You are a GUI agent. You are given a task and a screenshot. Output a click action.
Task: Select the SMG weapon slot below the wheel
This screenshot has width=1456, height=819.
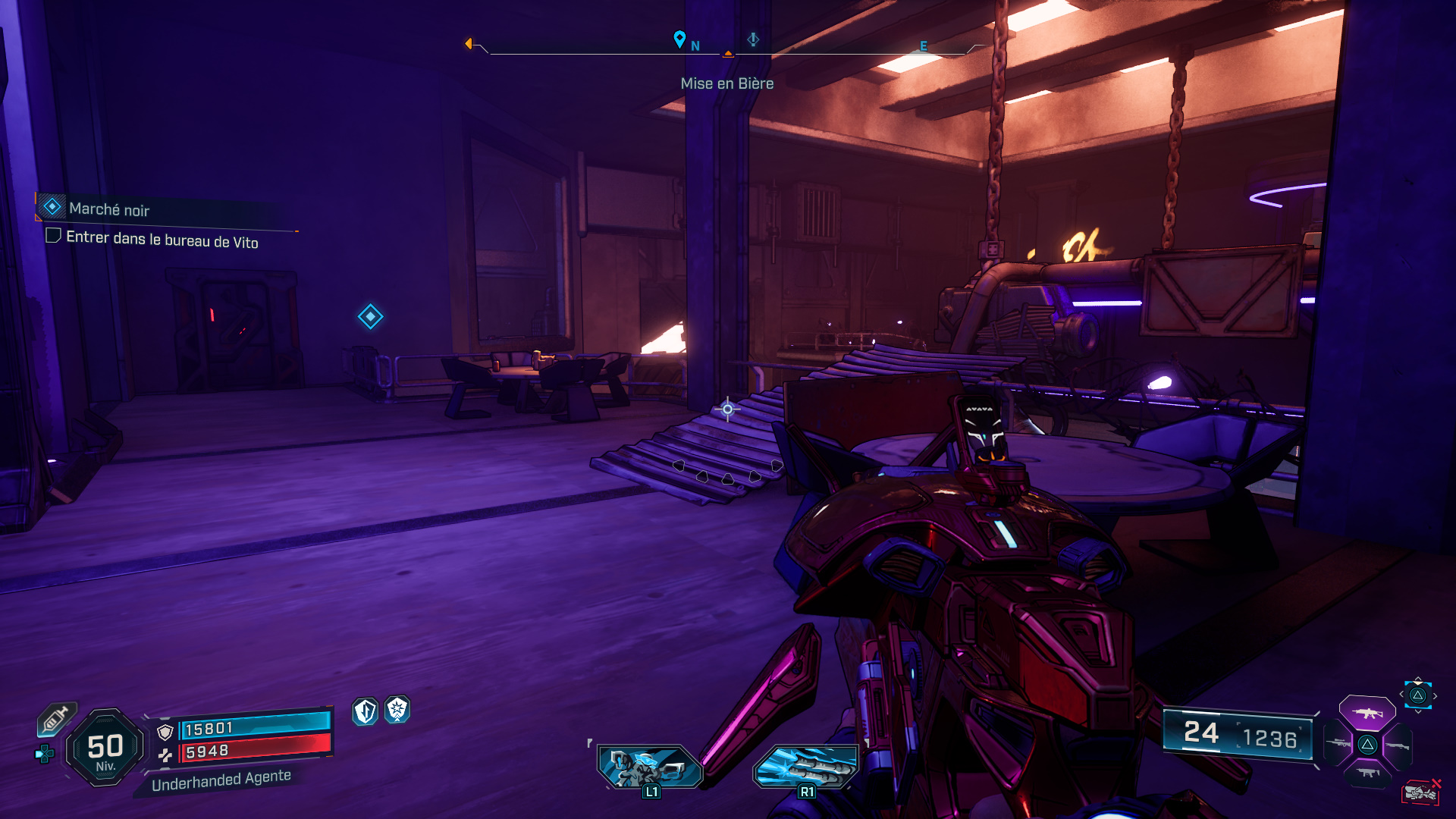pos(1367,772)
